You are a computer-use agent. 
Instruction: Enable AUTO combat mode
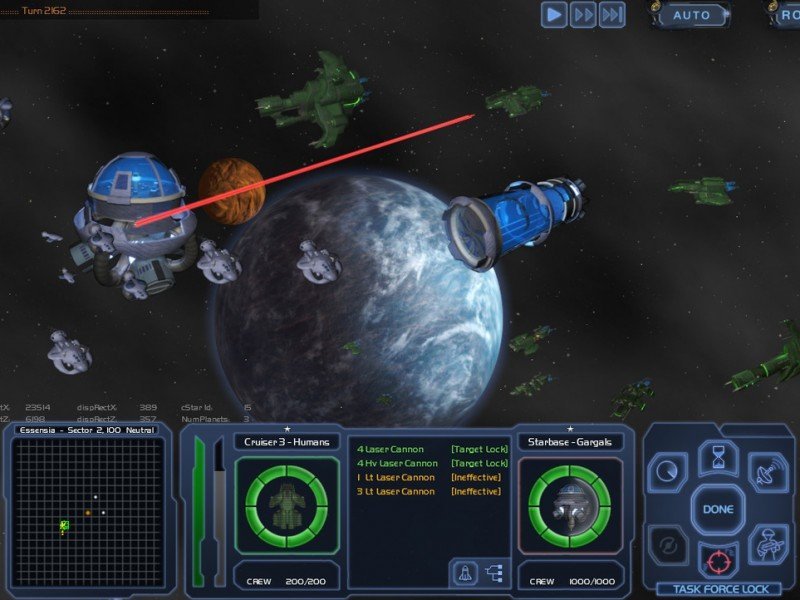click(691, 15)
